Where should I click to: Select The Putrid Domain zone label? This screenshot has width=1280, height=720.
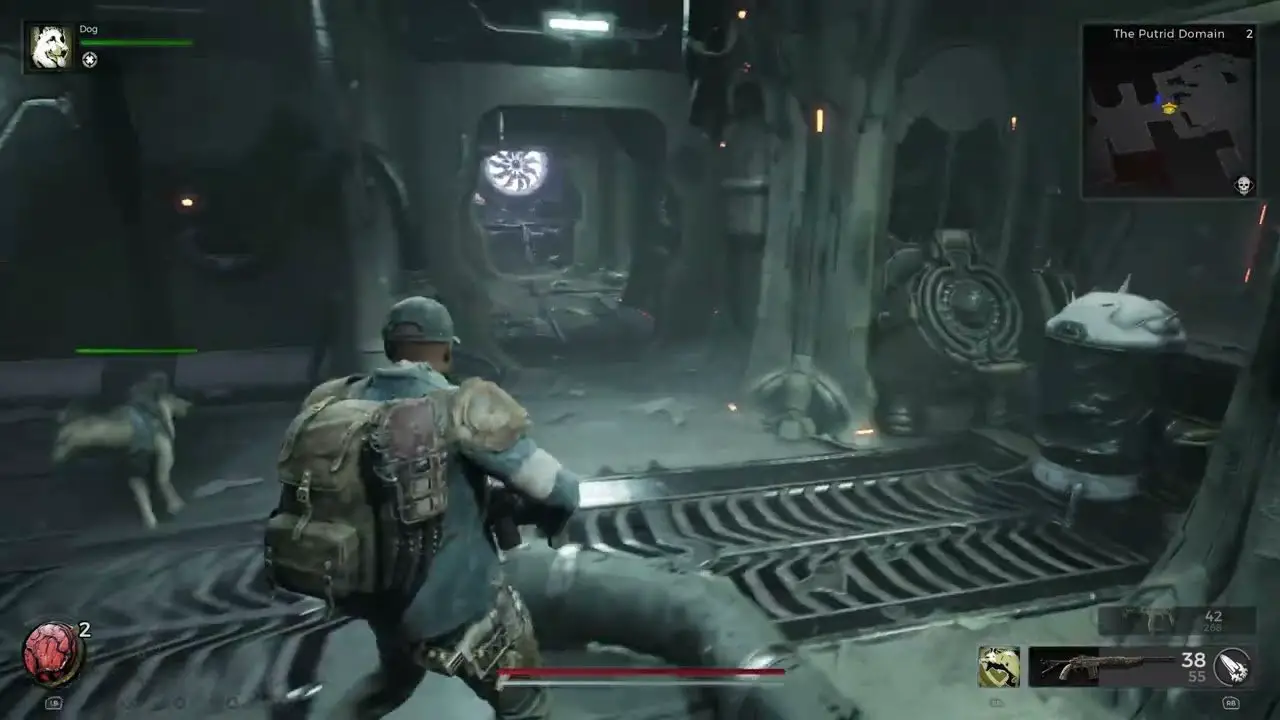pos(1168,33)
